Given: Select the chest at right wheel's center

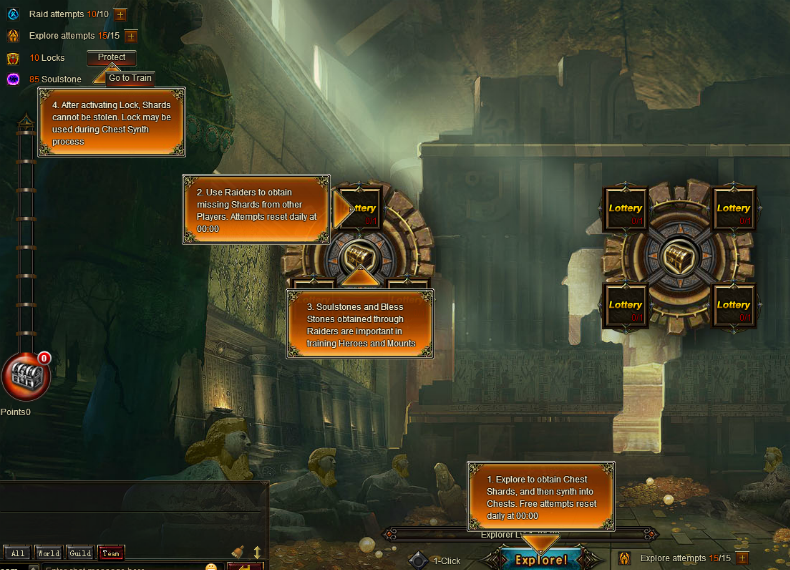Looking at the screenshot, I should 679,256.
